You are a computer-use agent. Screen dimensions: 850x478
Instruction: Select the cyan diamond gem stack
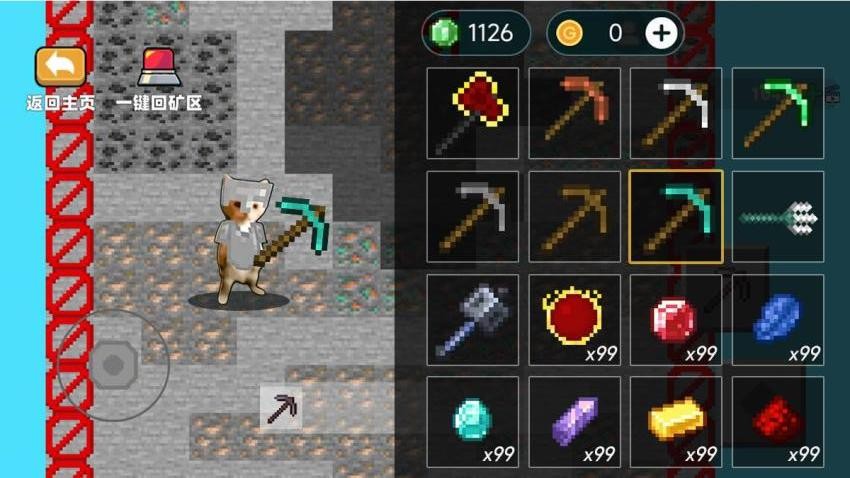pos(473,422)
